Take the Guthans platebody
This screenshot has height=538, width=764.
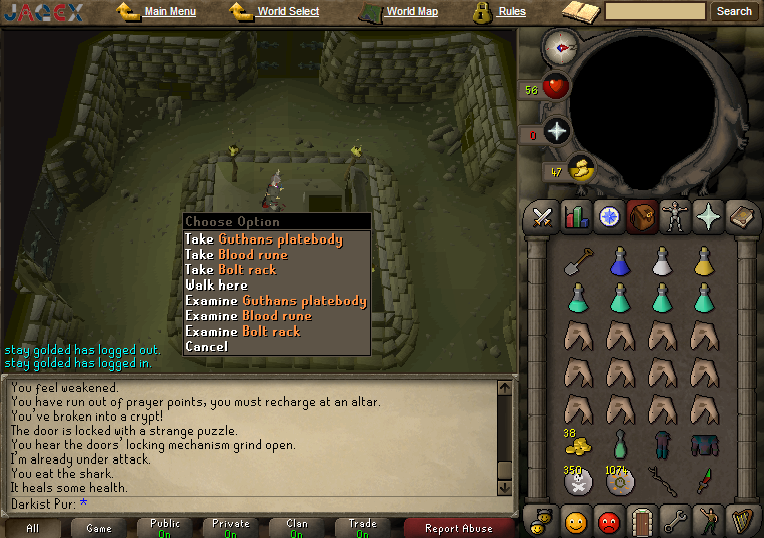click(263, 239)
